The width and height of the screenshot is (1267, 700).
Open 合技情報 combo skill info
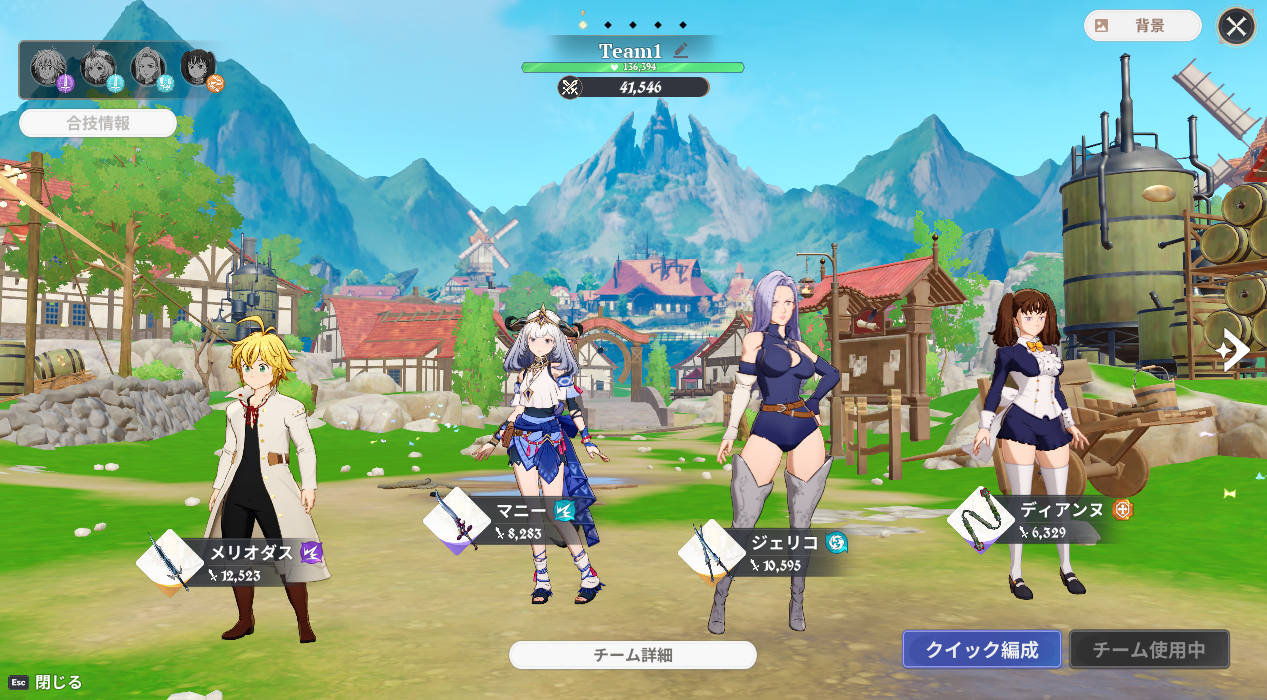click(98, 124)
